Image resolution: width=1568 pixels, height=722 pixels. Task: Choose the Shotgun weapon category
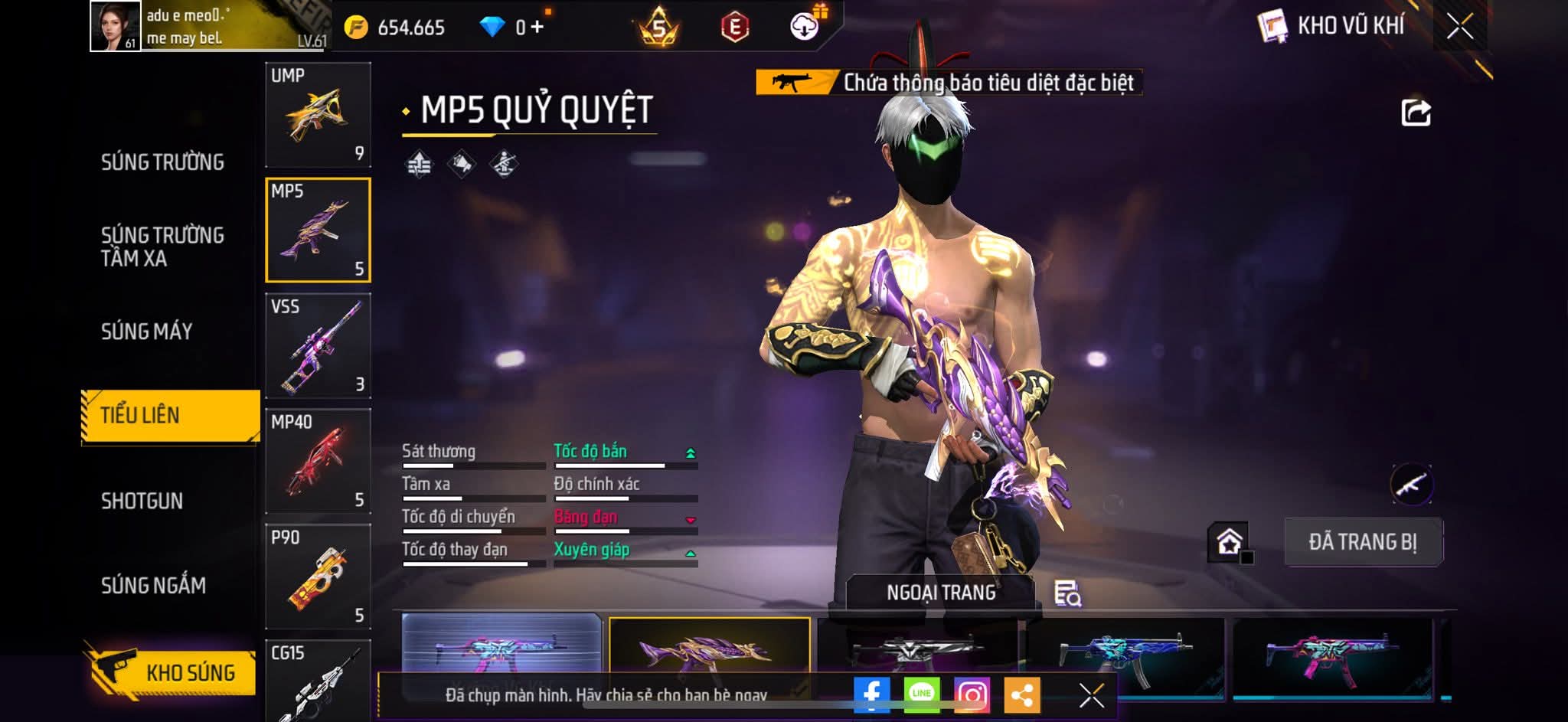coord(142,501)
